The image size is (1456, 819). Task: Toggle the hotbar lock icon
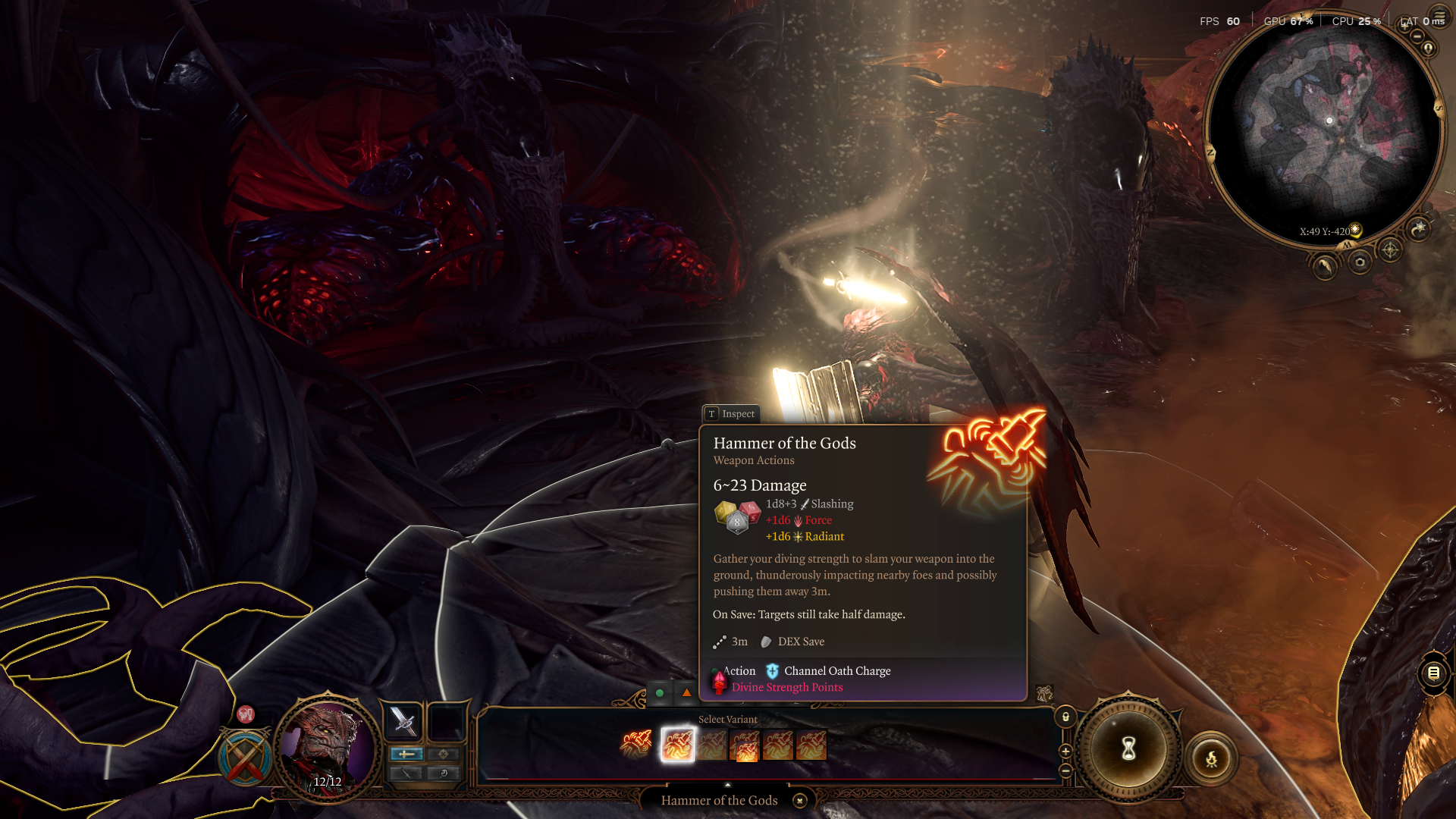tap(1065, 717)
